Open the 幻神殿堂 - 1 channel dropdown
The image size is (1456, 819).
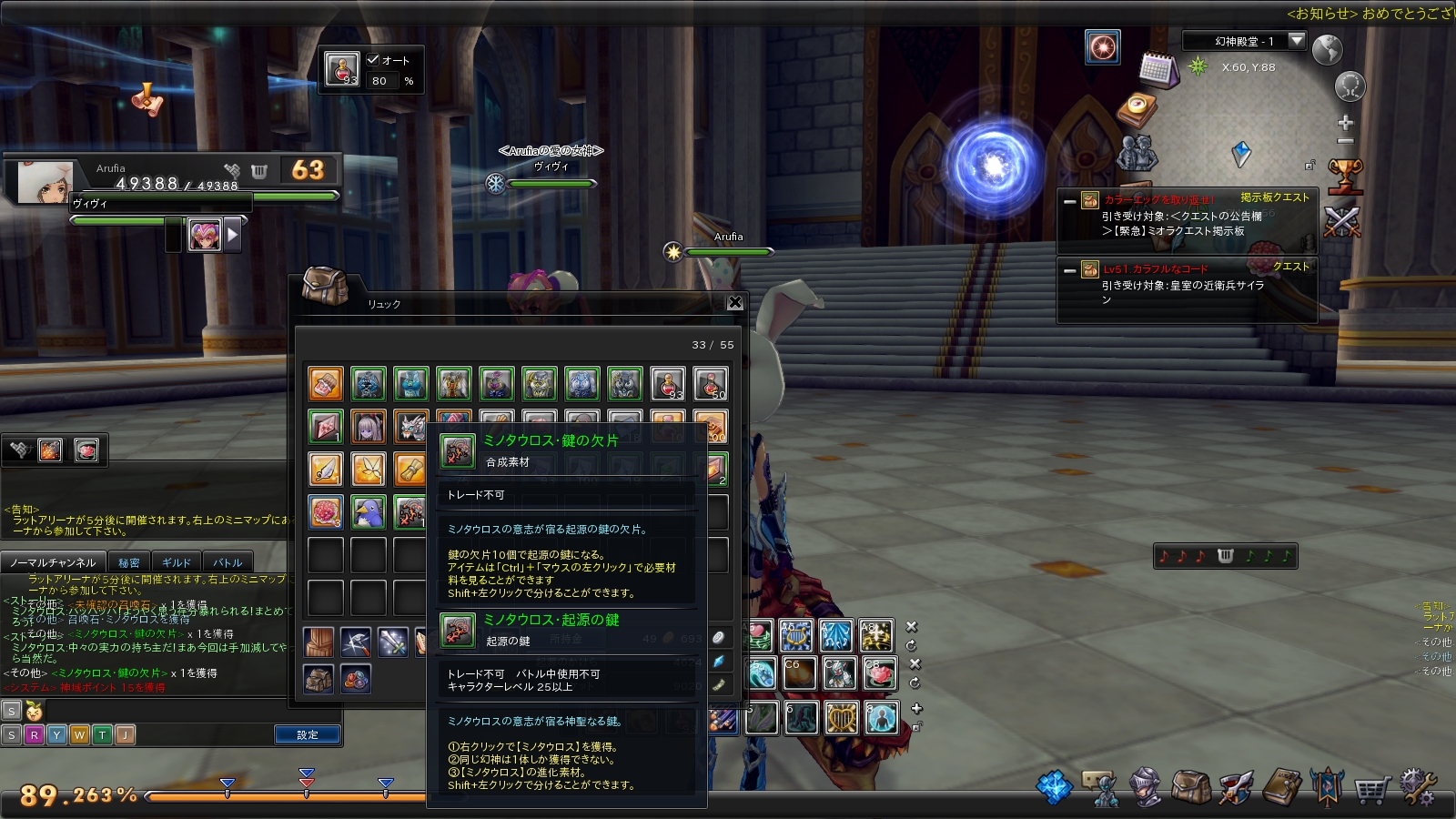click(x=1297, y=40)
